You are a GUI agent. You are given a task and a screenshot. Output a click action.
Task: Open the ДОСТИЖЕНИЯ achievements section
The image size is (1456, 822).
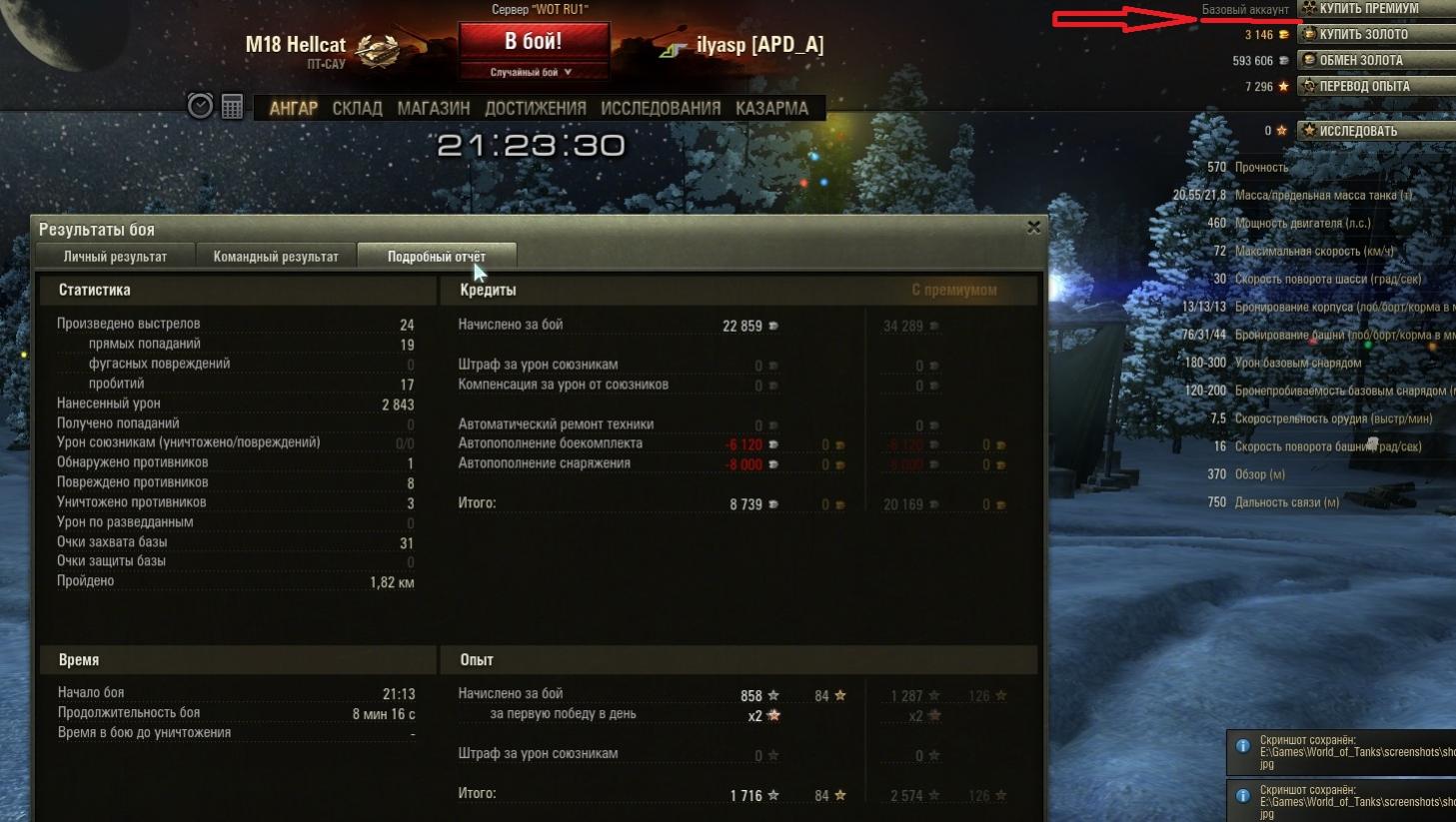pos(535,108)
